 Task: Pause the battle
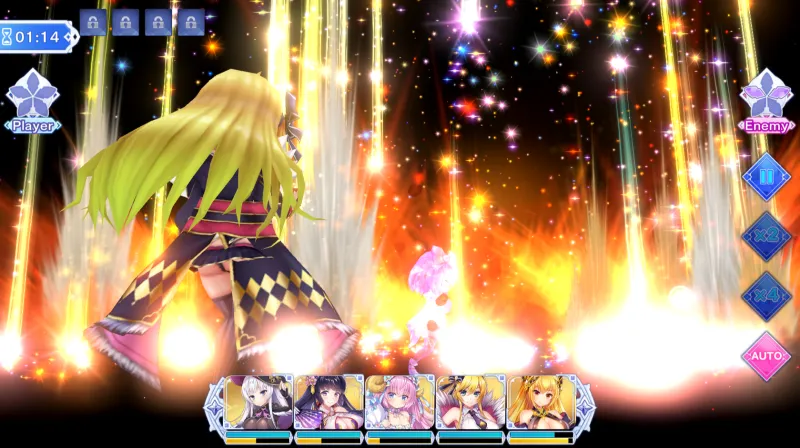click(767, 176)
